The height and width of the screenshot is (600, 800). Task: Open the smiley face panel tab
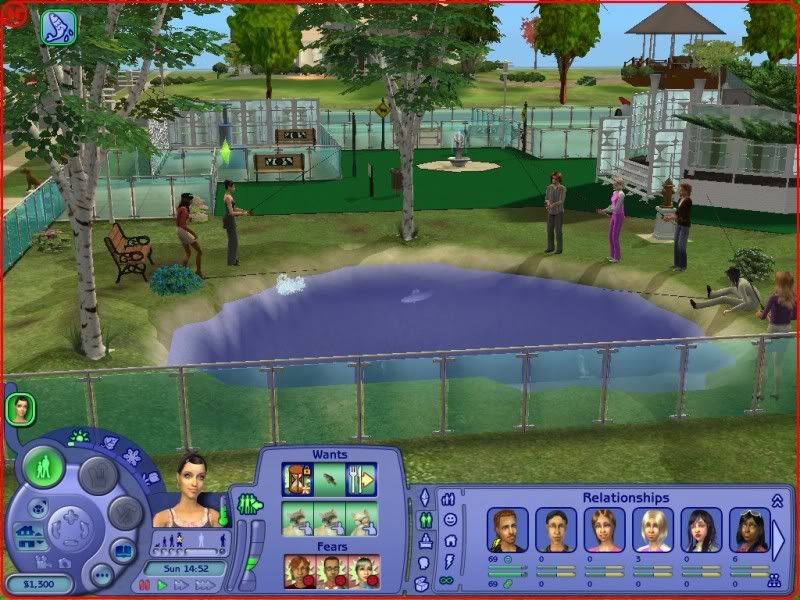449,520
